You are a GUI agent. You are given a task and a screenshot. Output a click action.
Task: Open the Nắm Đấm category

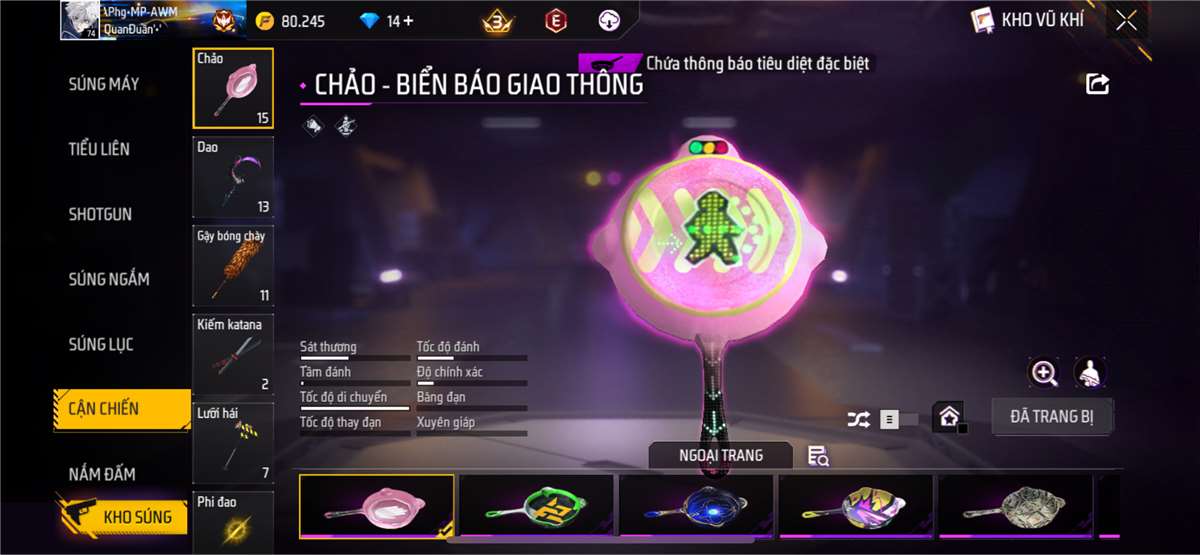[102, 473]
